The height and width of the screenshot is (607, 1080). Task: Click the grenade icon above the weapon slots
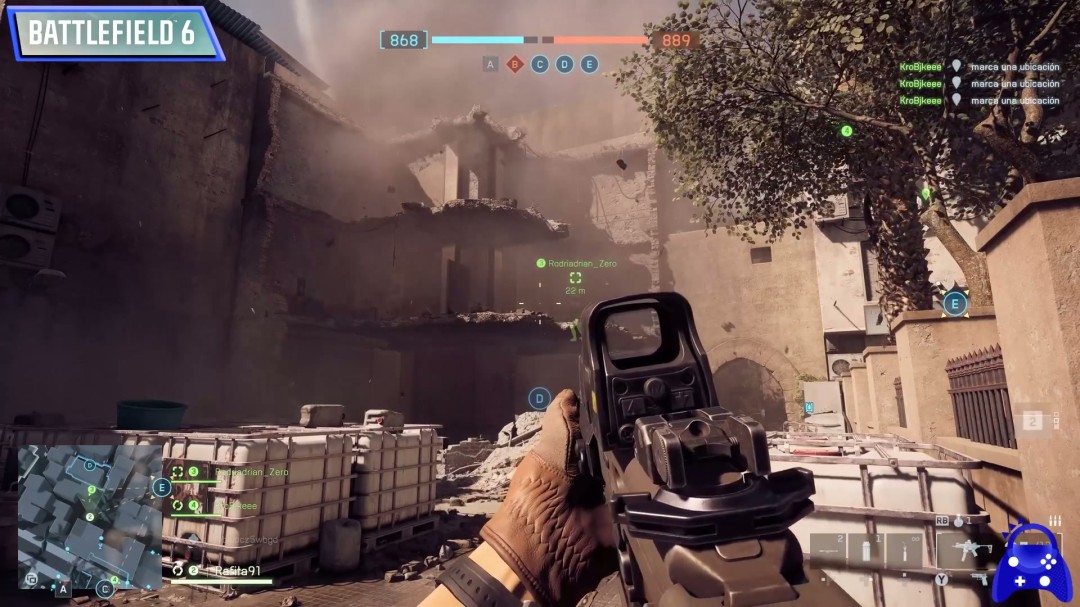[x=958, y=521]
